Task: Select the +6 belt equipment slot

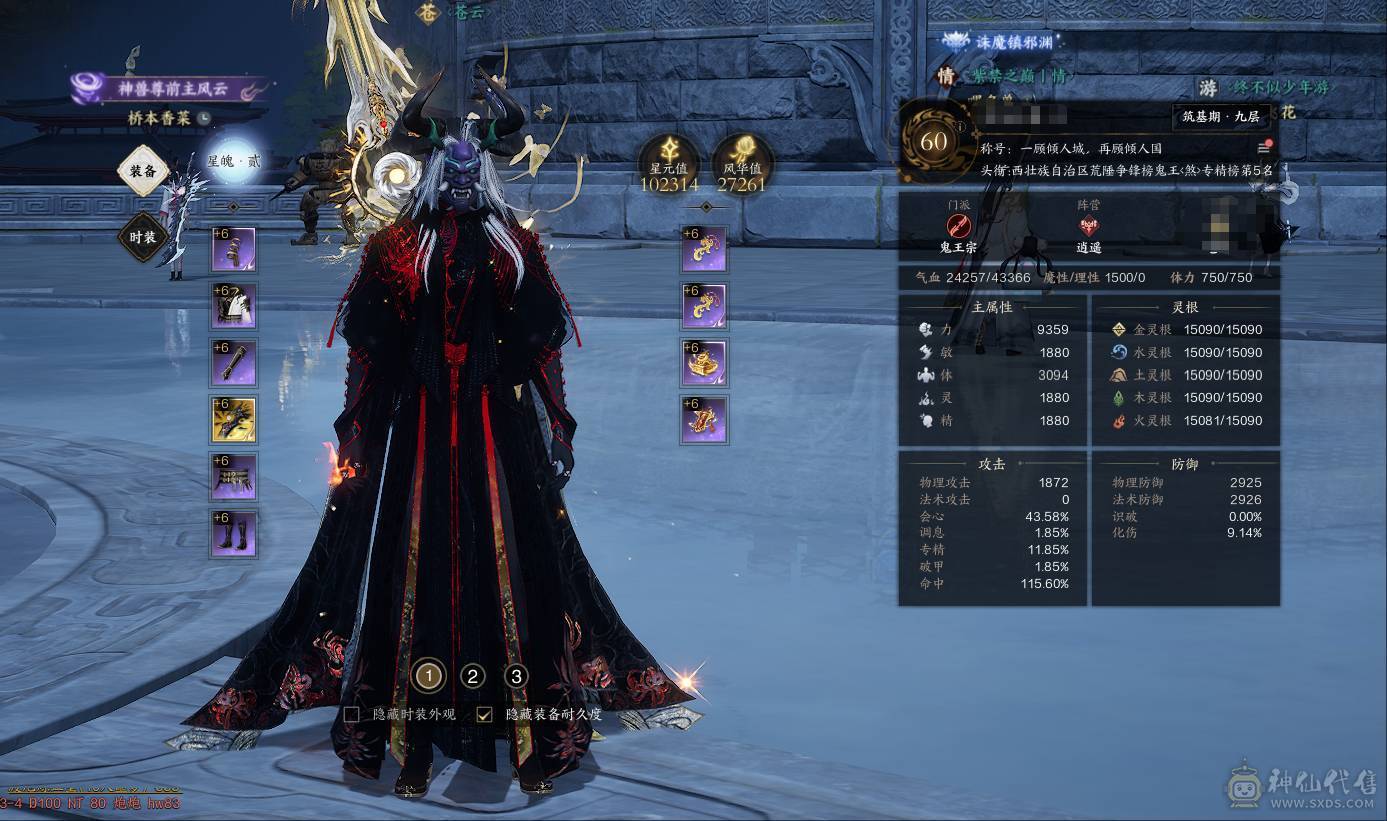Action: click(x=233, y=477)
